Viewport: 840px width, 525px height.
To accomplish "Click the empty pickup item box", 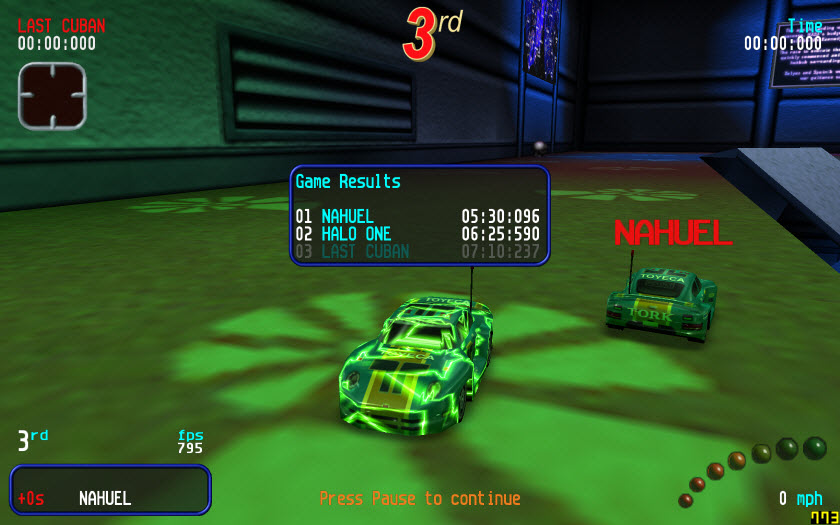I will (x=52, y=95).
